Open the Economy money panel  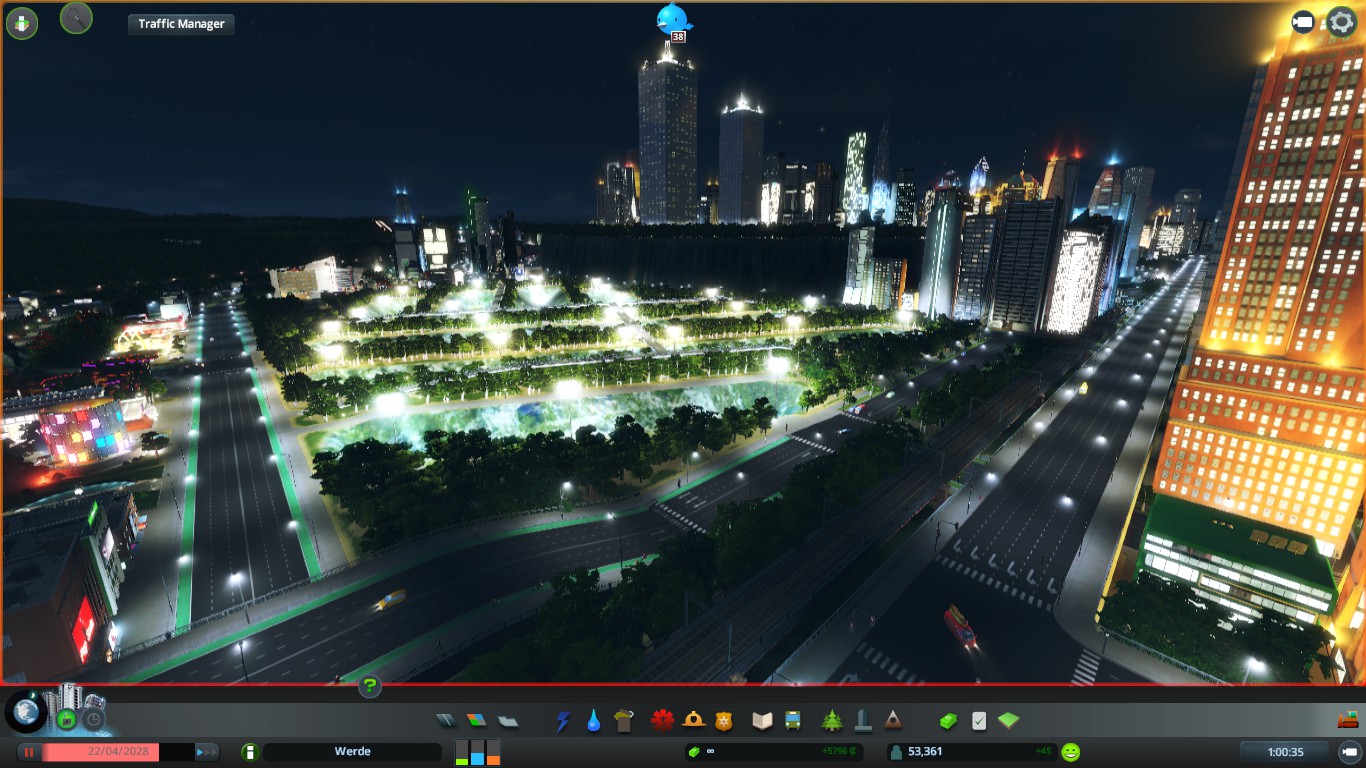[x=947, y=720]
